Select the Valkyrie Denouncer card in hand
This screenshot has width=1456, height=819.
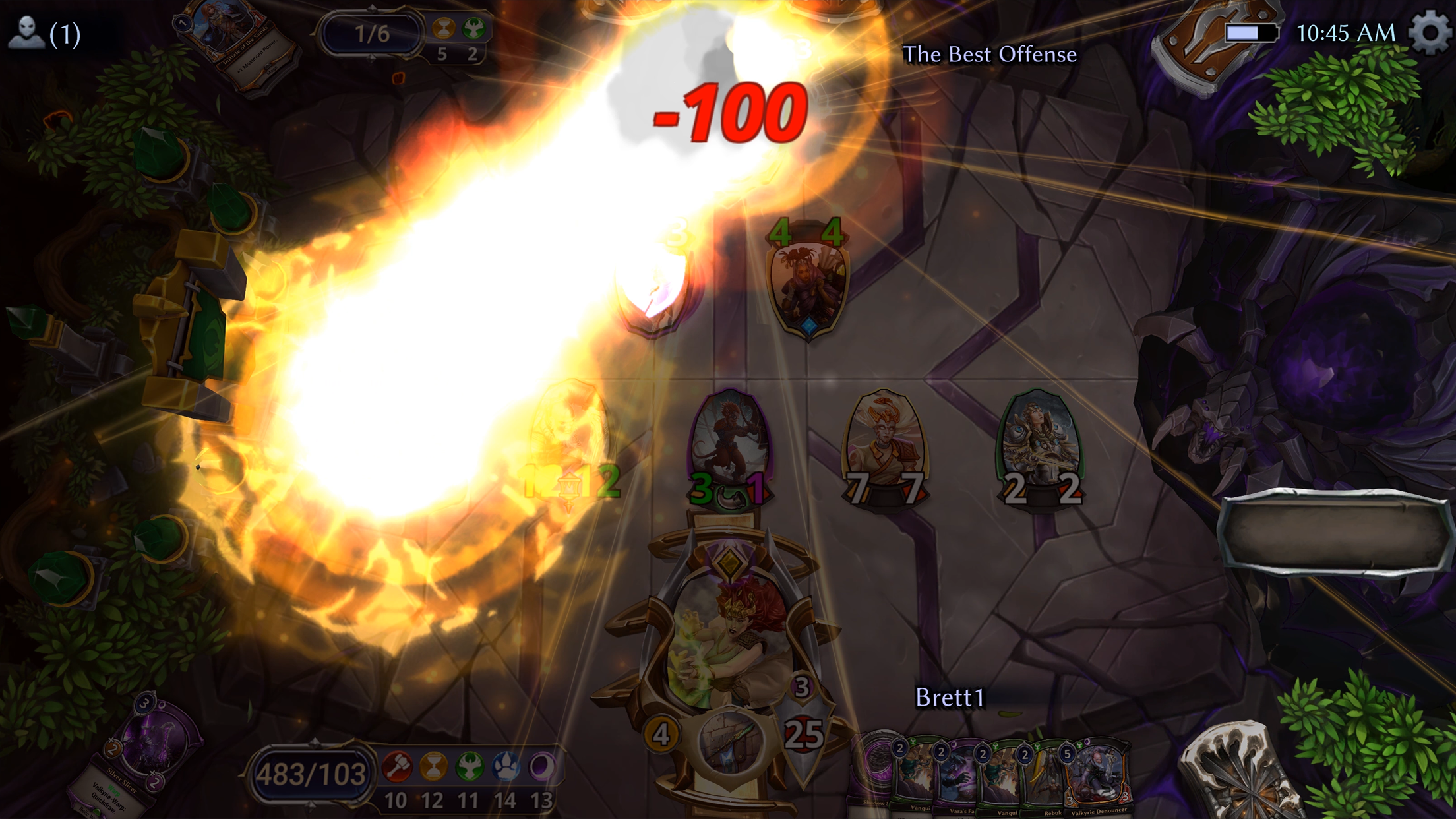coord(1099,778)
